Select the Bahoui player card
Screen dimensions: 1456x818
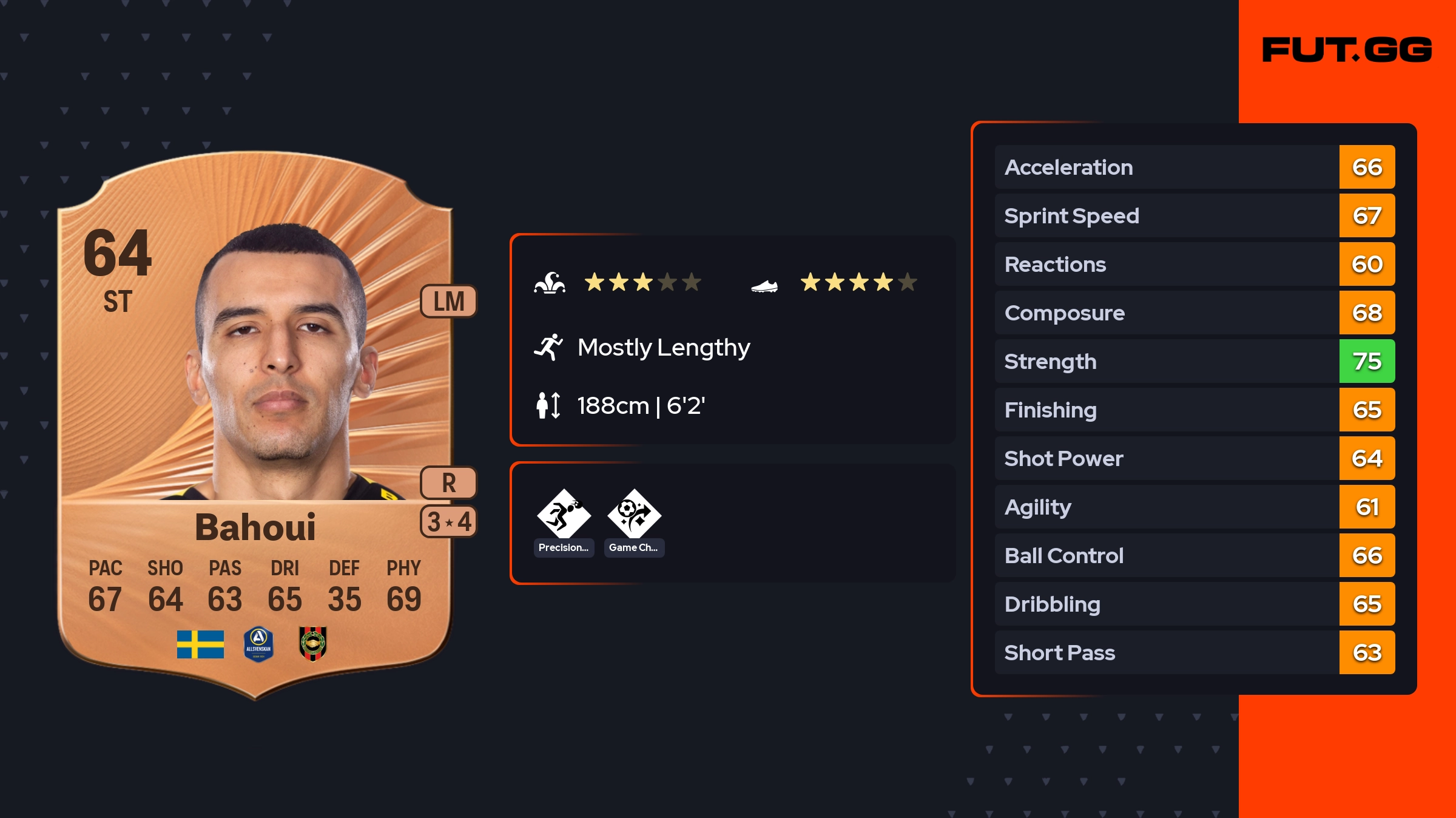[x=255, y=425]
